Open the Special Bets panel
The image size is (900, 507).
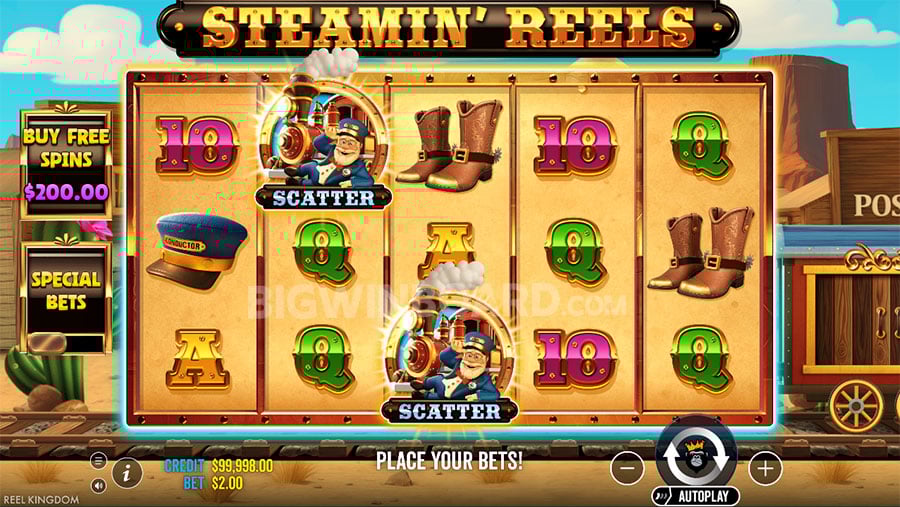66,292
